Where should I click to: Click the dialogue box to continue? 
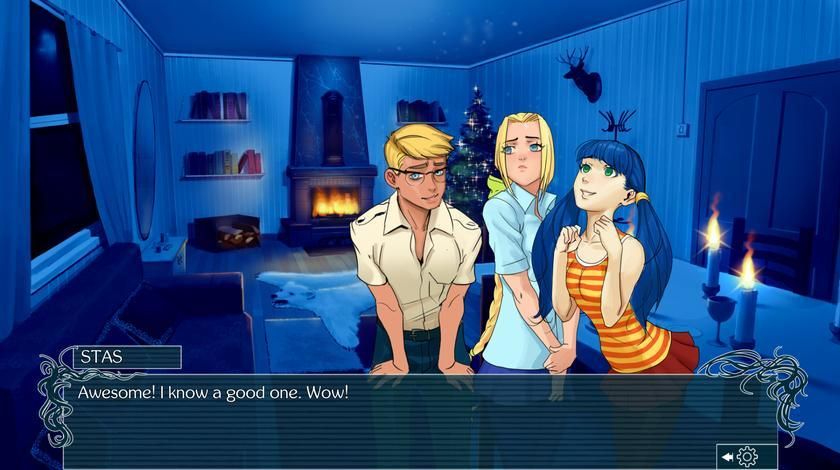(x=400, y=415)
